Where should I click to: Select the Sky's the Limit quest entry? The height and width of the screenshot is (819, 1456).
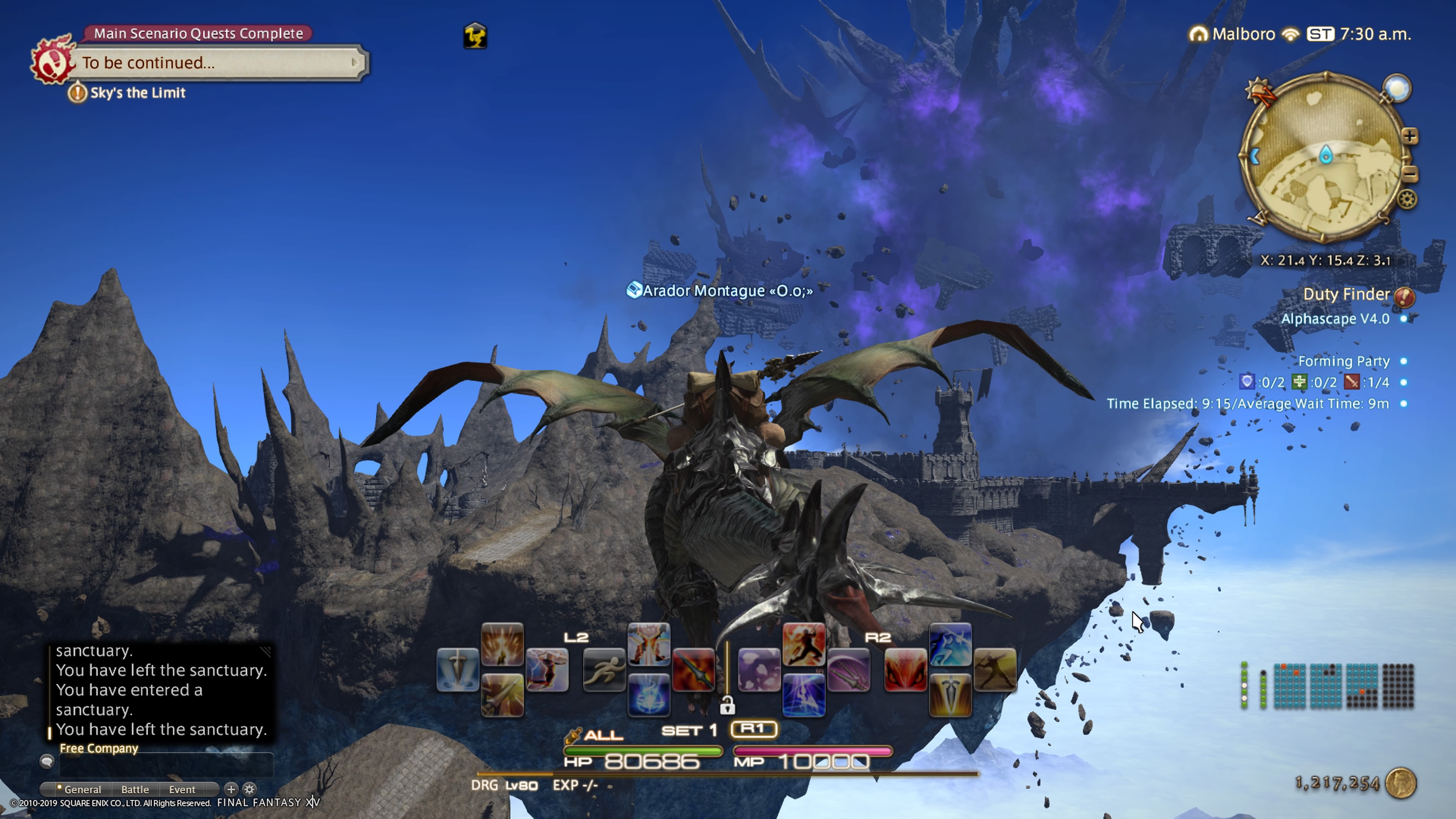coord(137,93)
